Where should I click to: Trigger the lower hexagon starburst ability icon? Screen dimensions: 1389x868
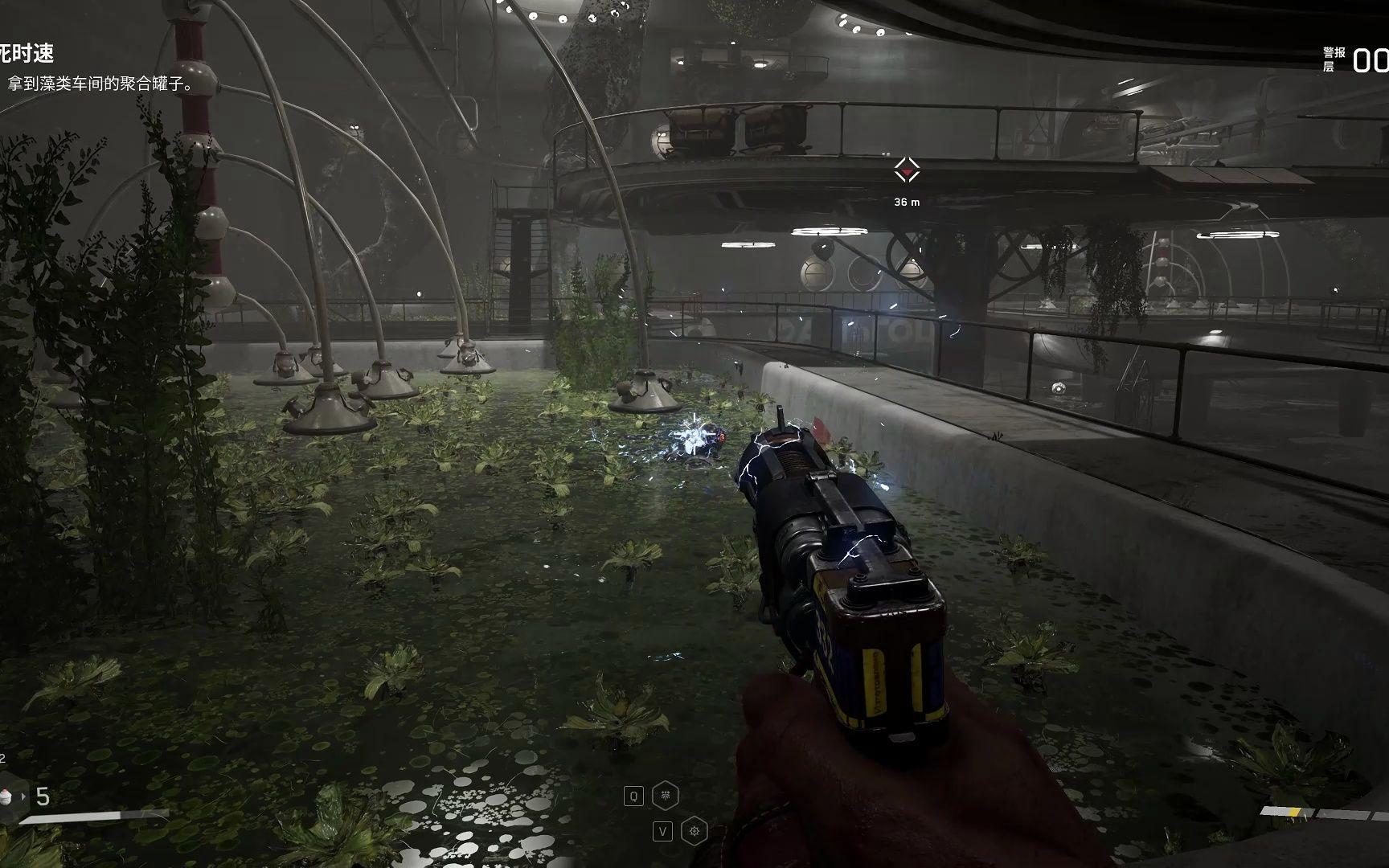tap(694, 831)
